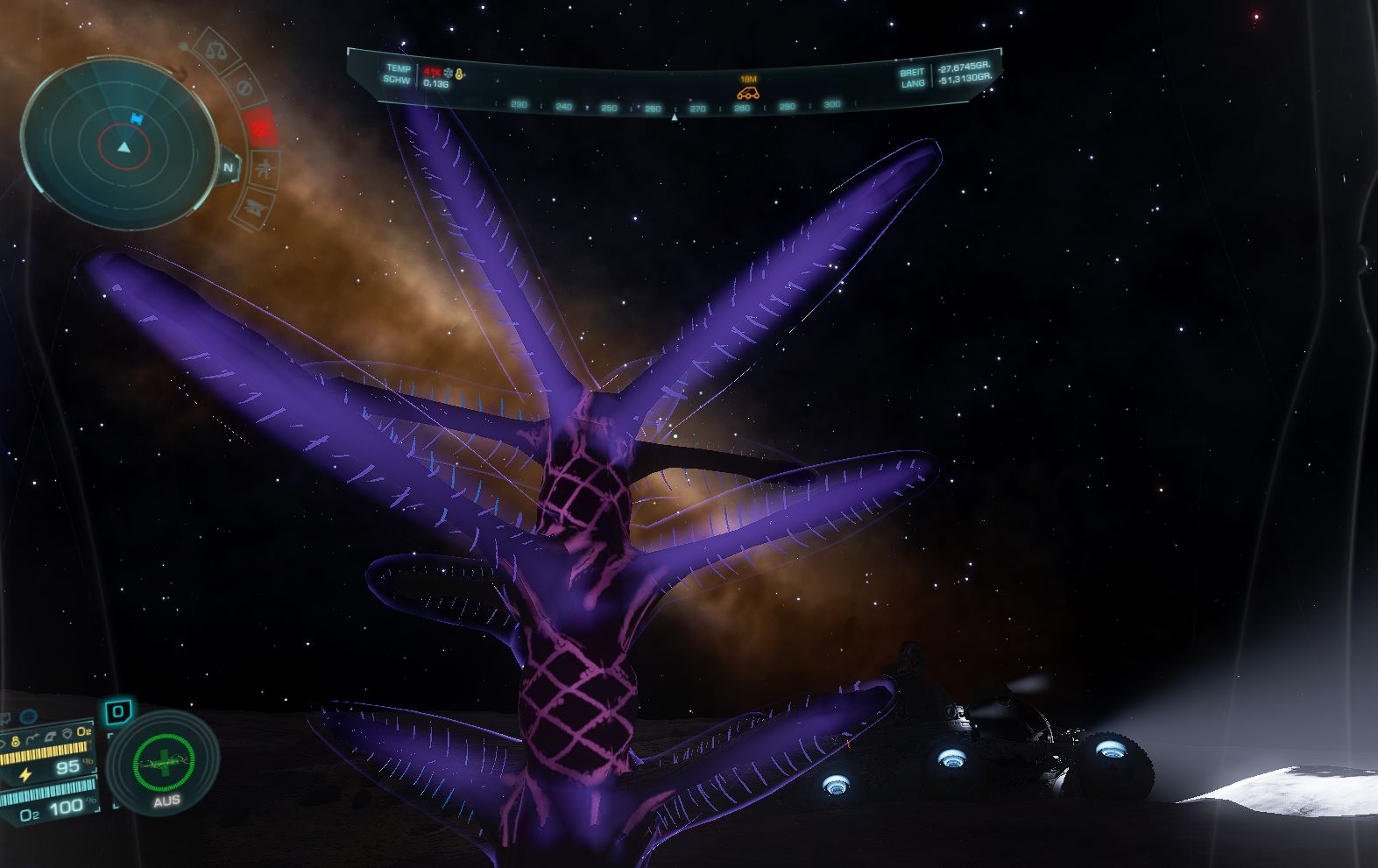Screen dimensions: 1378x868
Task: Click the yellow thermometer temperature icon
Action: (x=460, y=74)
